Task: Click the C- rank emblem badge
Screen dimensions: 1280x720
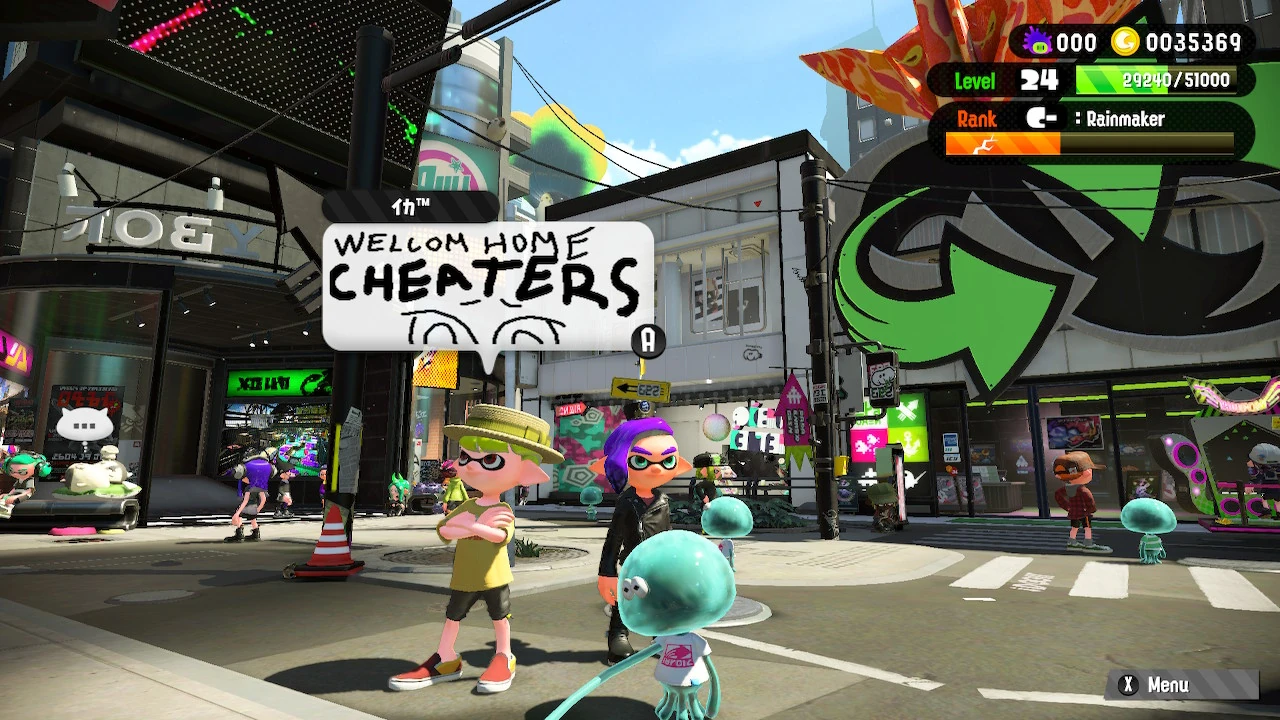Action: 1043,119
